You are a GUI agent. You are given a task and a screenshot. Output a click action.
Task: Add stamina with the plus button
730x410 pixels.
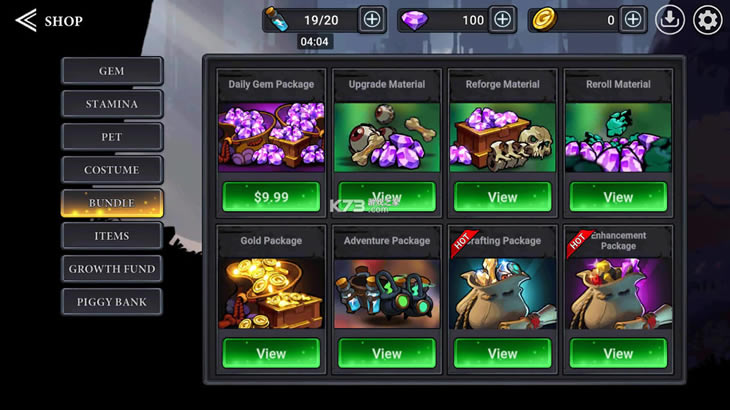coord(371,19)
